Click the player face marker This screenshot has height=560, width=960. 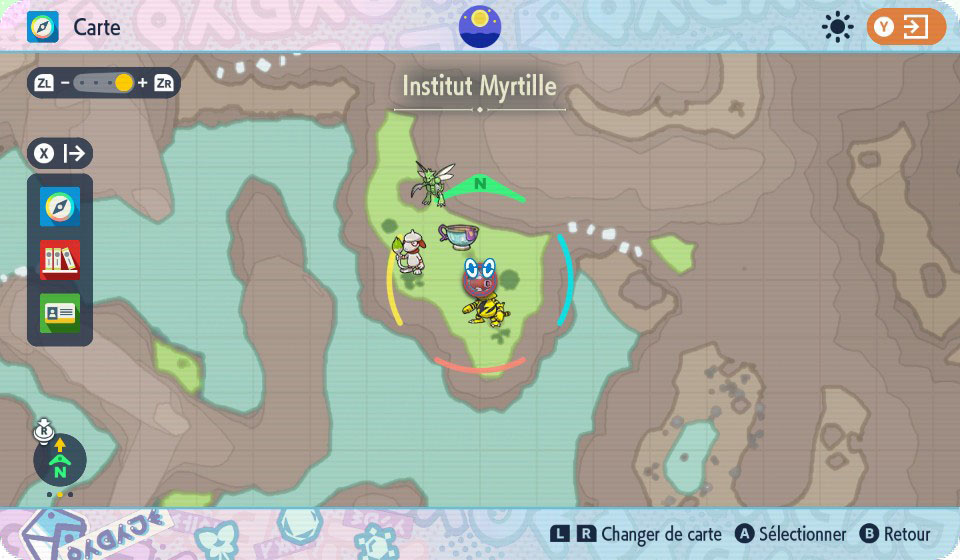[481, 273]
